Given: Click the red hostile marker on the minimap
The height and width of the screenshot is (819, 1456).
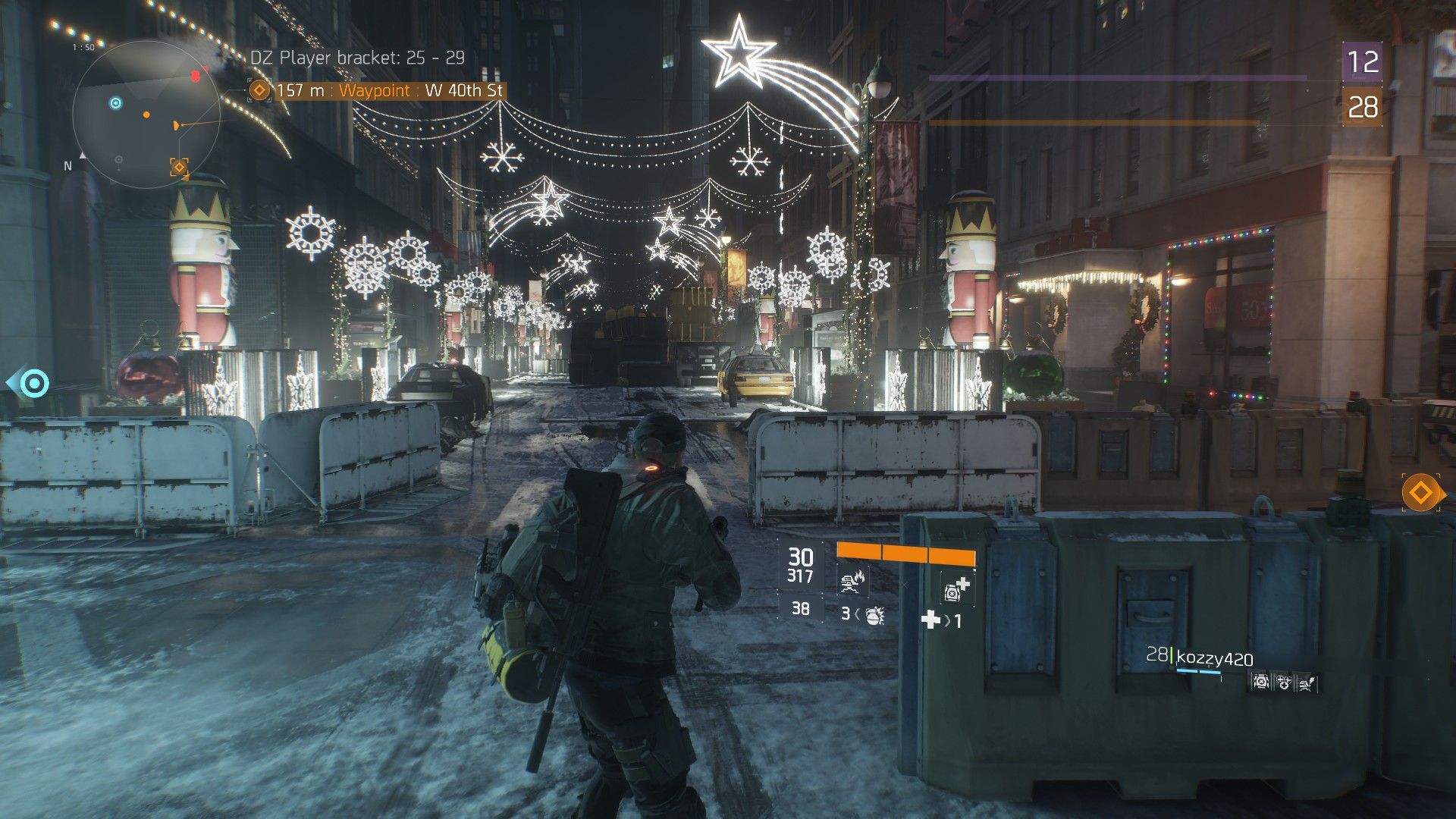Looking at the screenshot, I should (195, 76).
